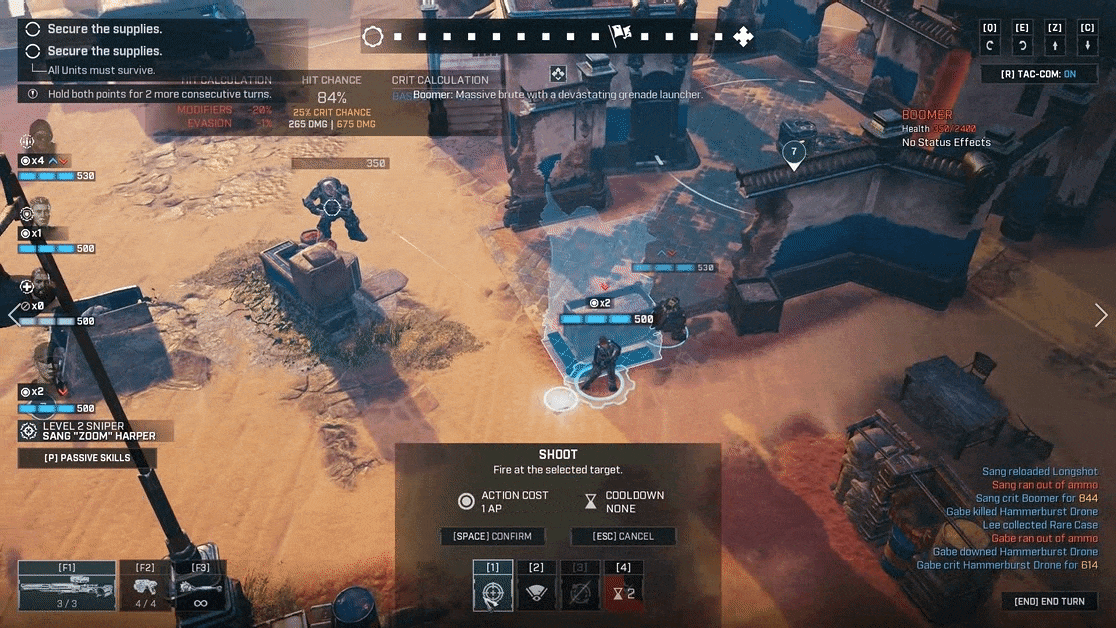Select the bearded squad member with 0 actions
Screen dimensions: 1116x628
click(40, 285)
